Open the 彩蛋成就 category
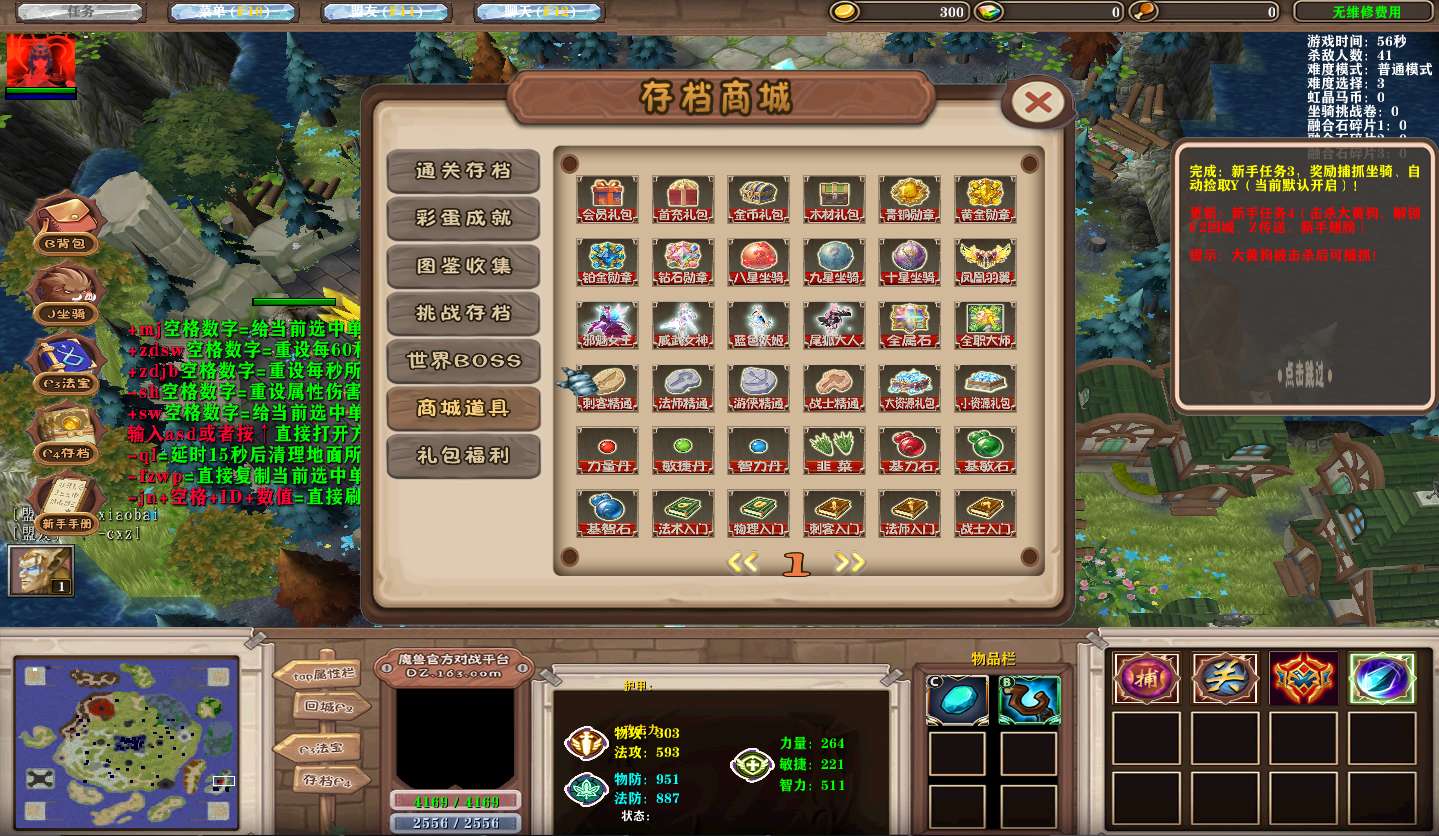 (463, 218)
